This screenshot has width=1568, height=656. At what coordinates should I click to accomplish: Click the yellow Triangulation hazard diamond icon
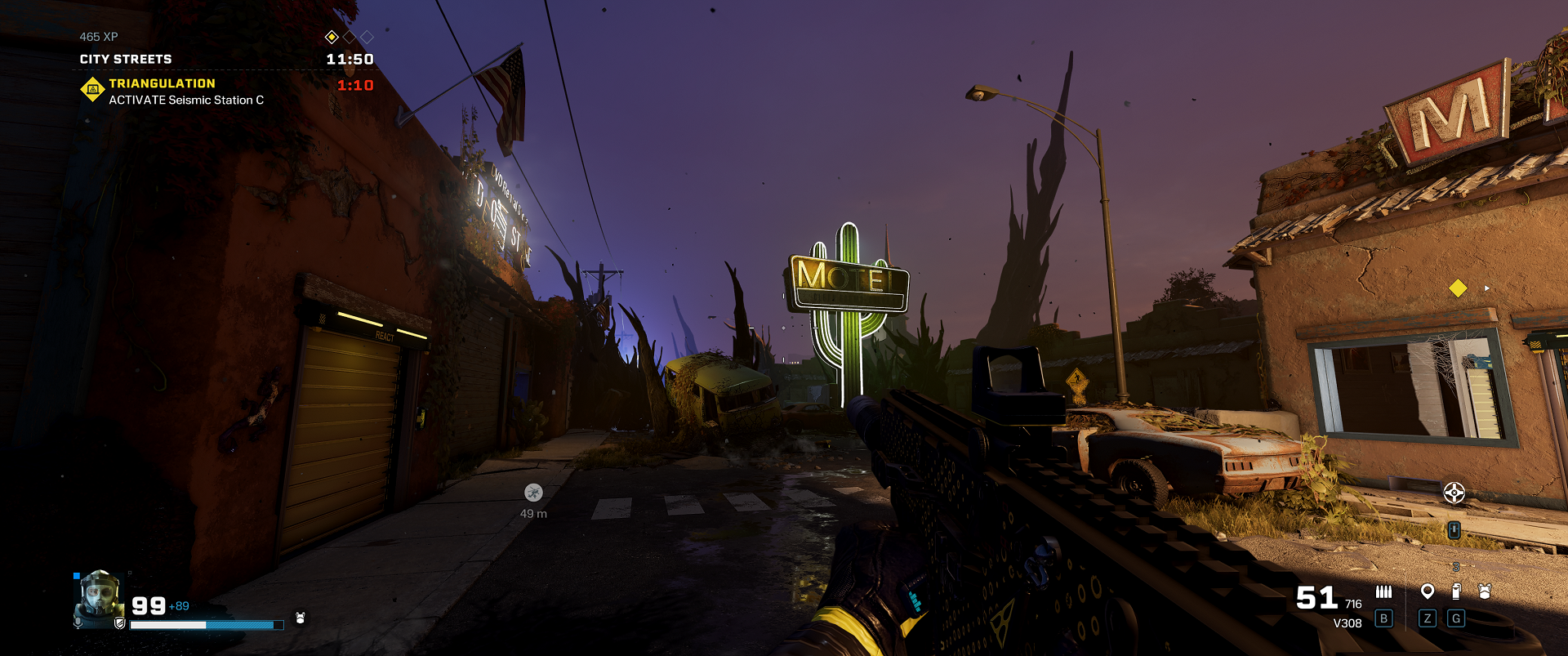[x=92, y=89]
